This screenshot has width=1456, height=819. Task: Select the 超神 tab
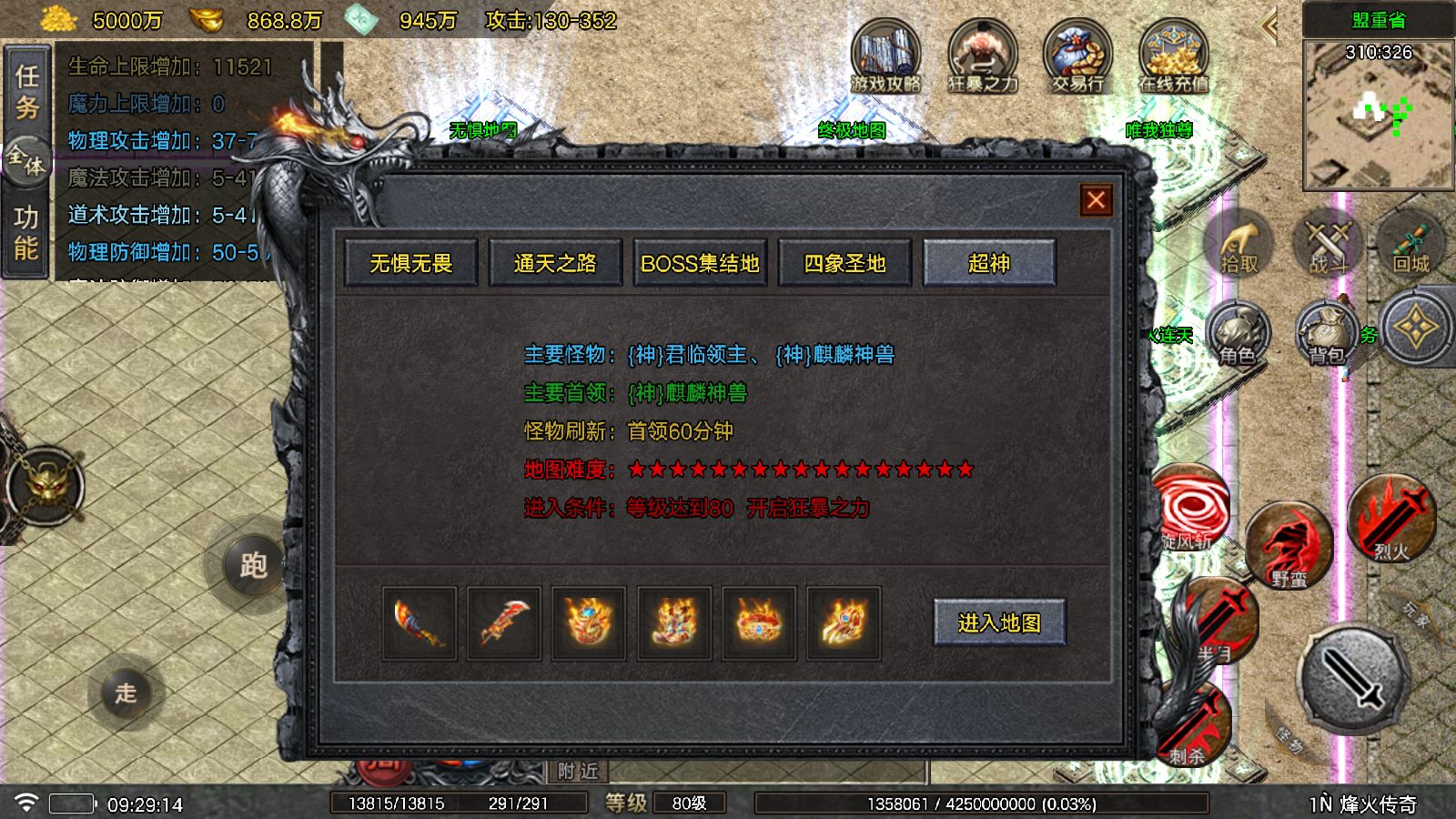pos(989,264)
